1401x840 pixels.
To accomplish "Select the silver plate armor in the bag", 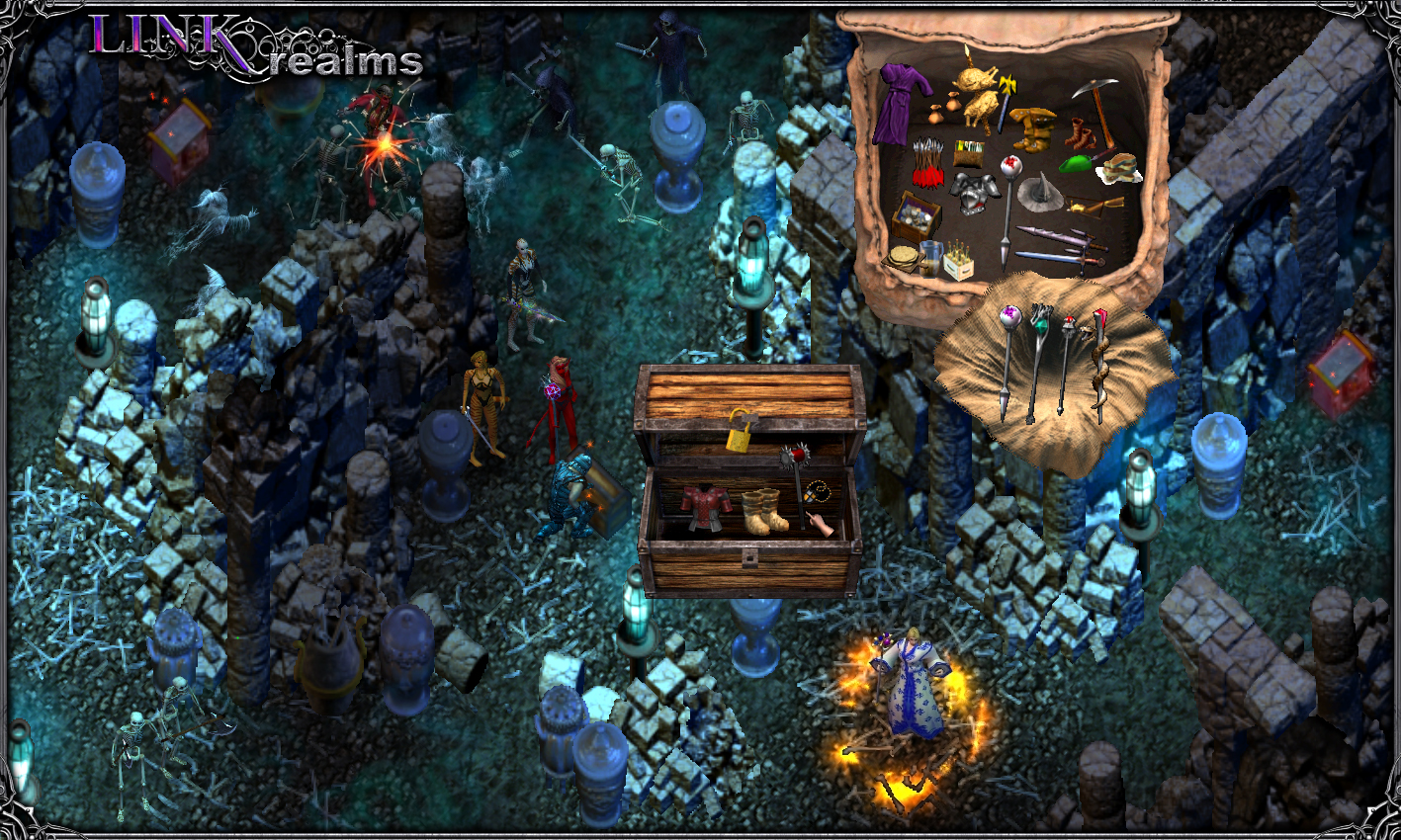I will 975,196.
